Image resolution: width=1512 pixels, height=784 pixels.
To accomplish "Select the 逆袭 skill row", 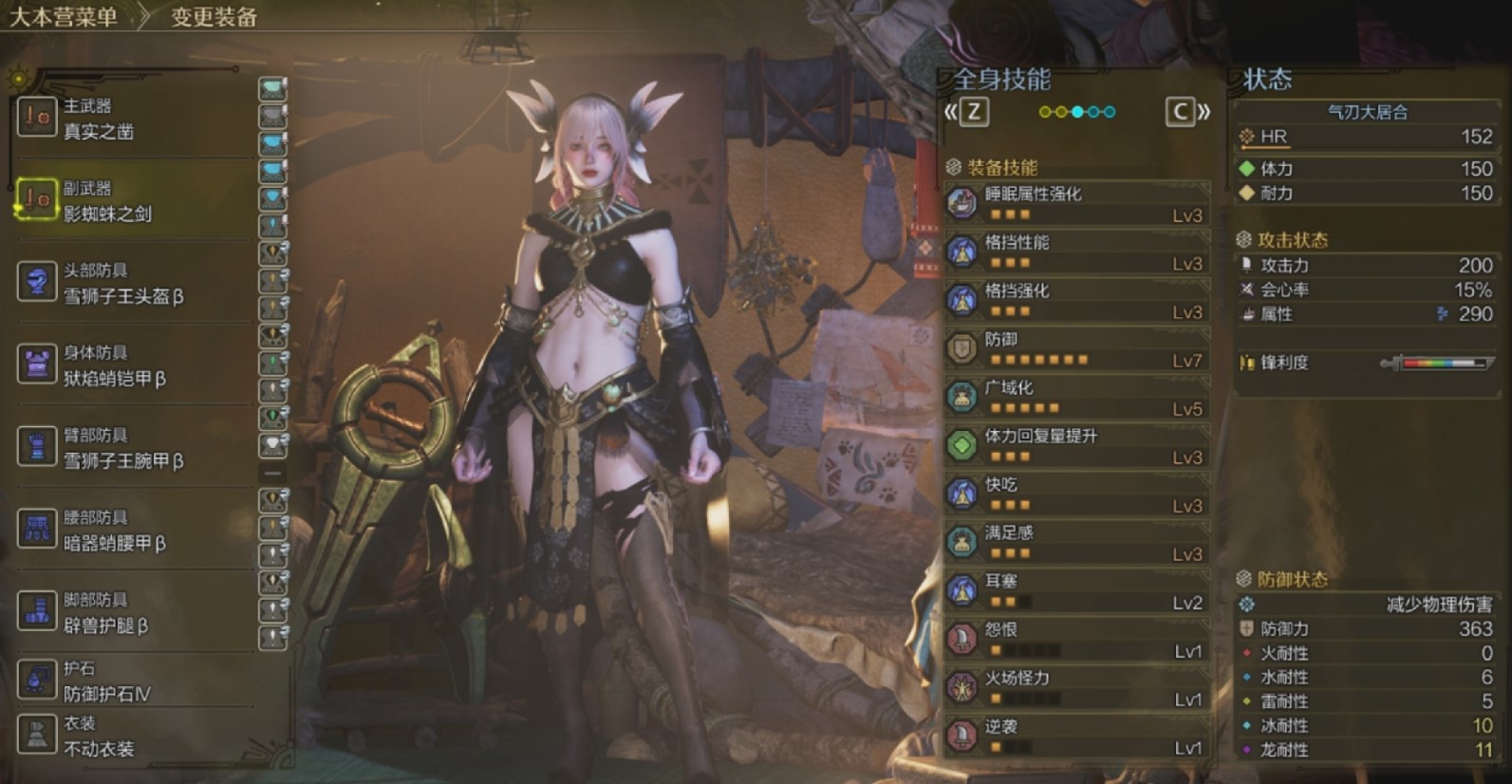I will tap(1077, 736).
